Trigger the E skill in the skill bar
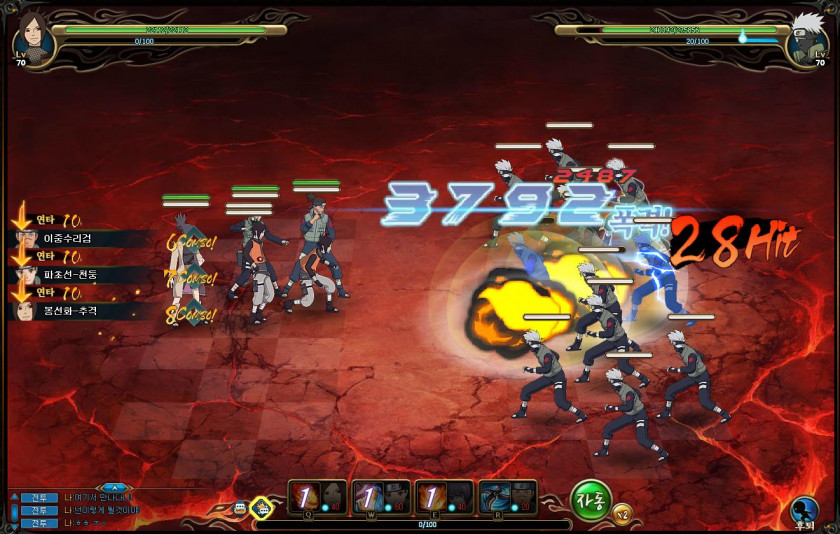 pyautogui.click(x=445, y=497)
